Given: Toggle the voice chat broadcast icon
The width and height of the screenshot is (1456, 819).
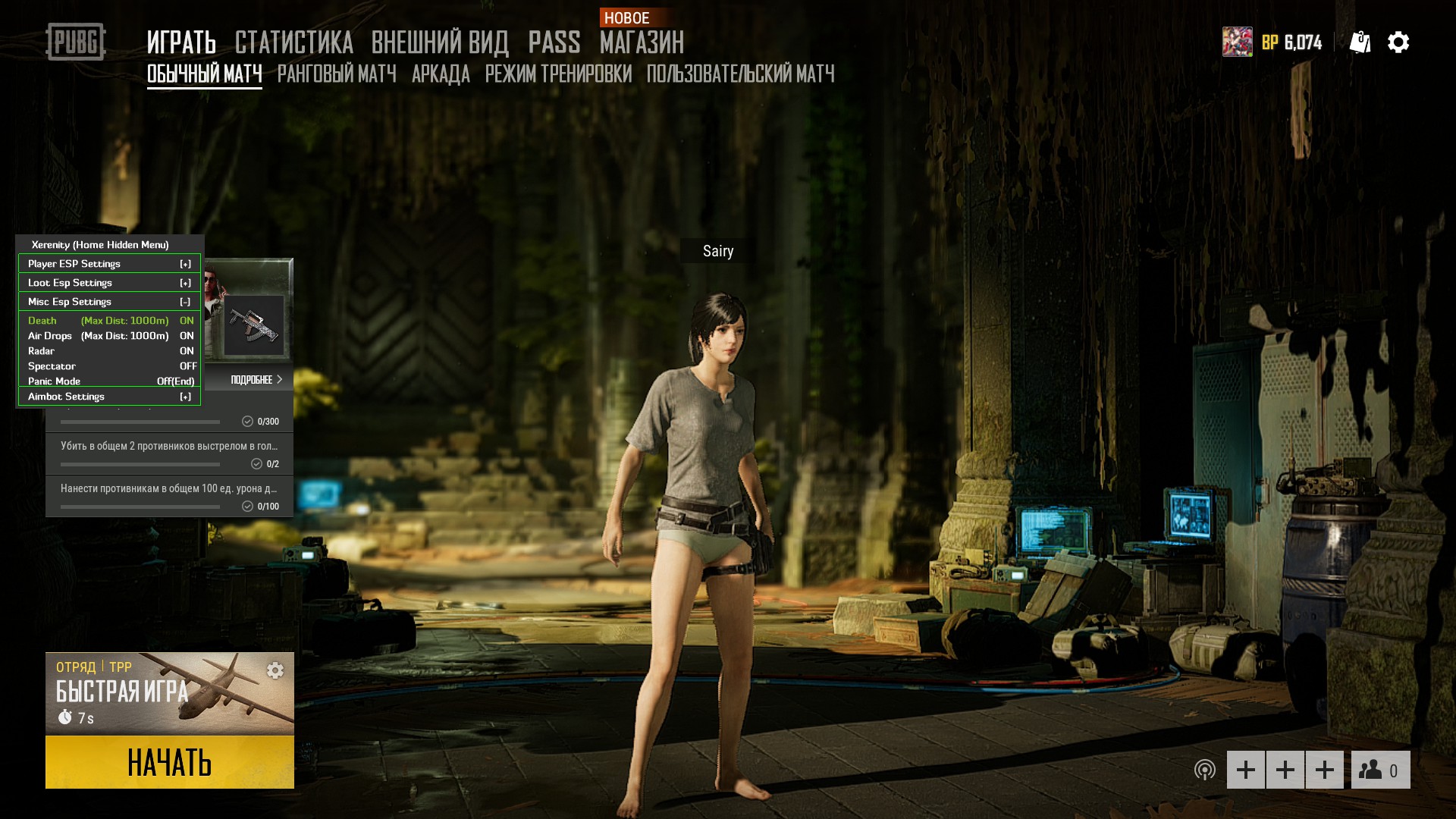Looking at the screenshot, I should pyautogui.click(x=1204, y=770).
